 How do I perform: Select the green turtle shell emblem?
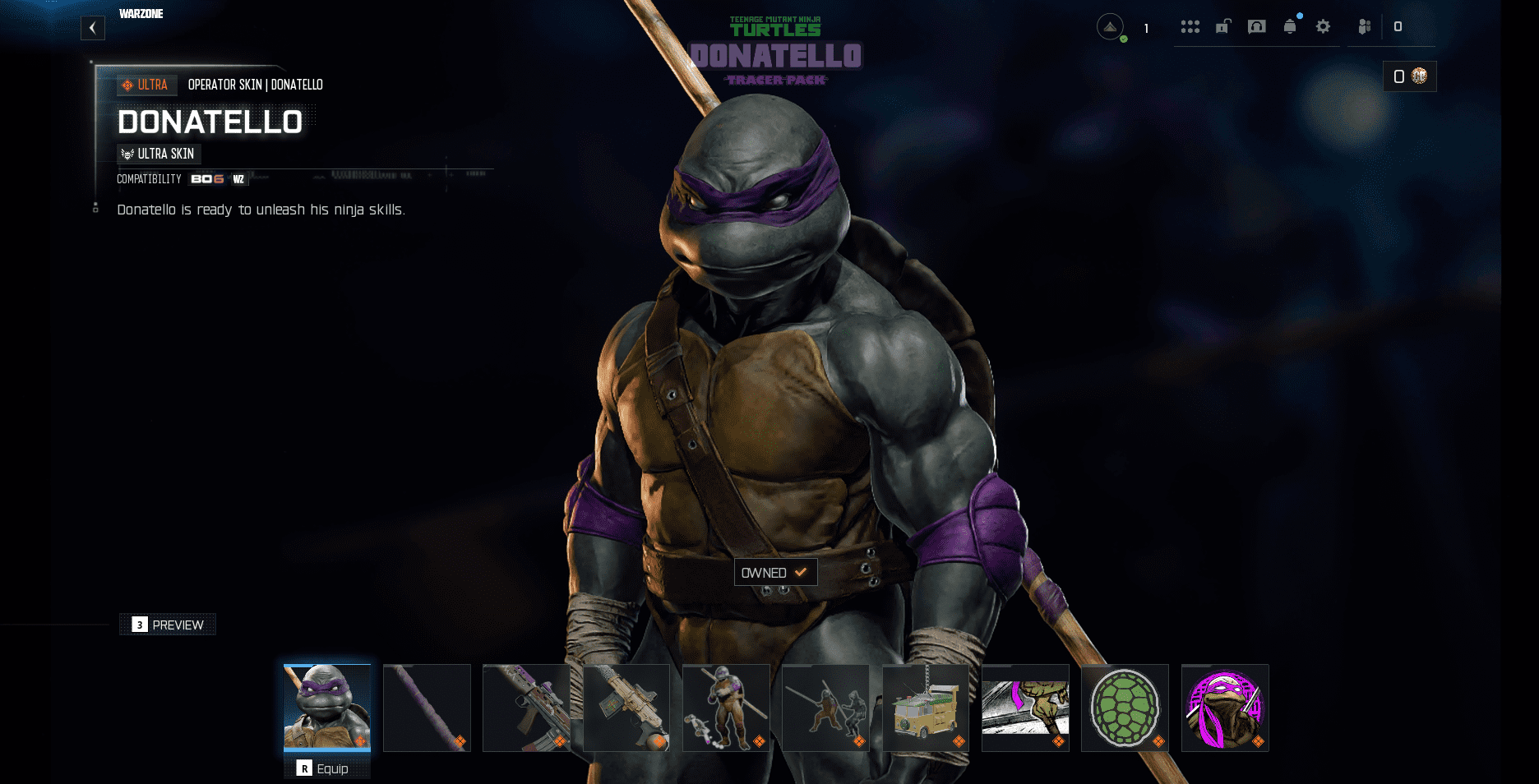(x=1125, y=708)
